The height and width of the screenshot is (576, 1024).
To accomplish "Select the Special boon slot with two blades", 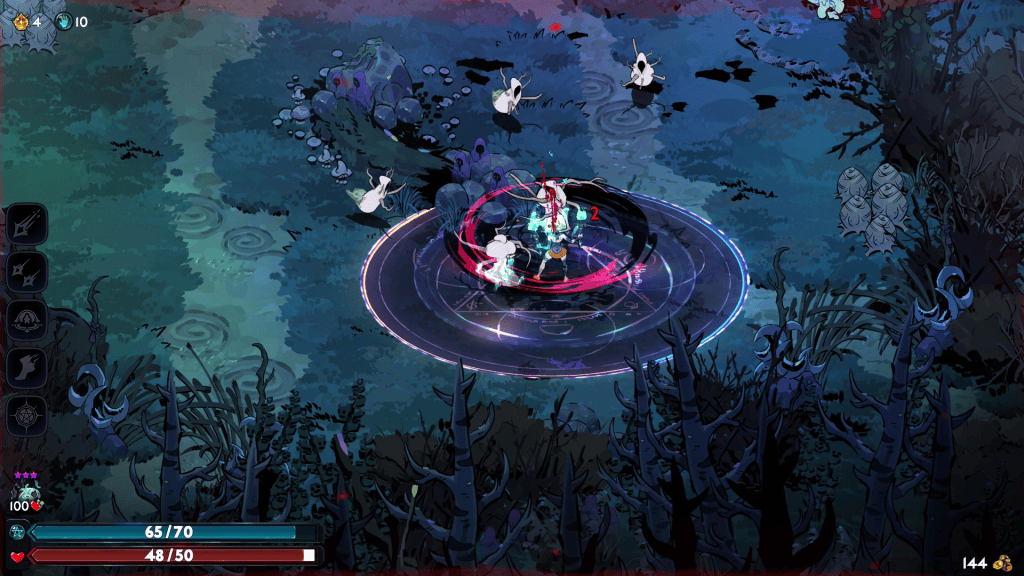I will (x=27, y=272).
